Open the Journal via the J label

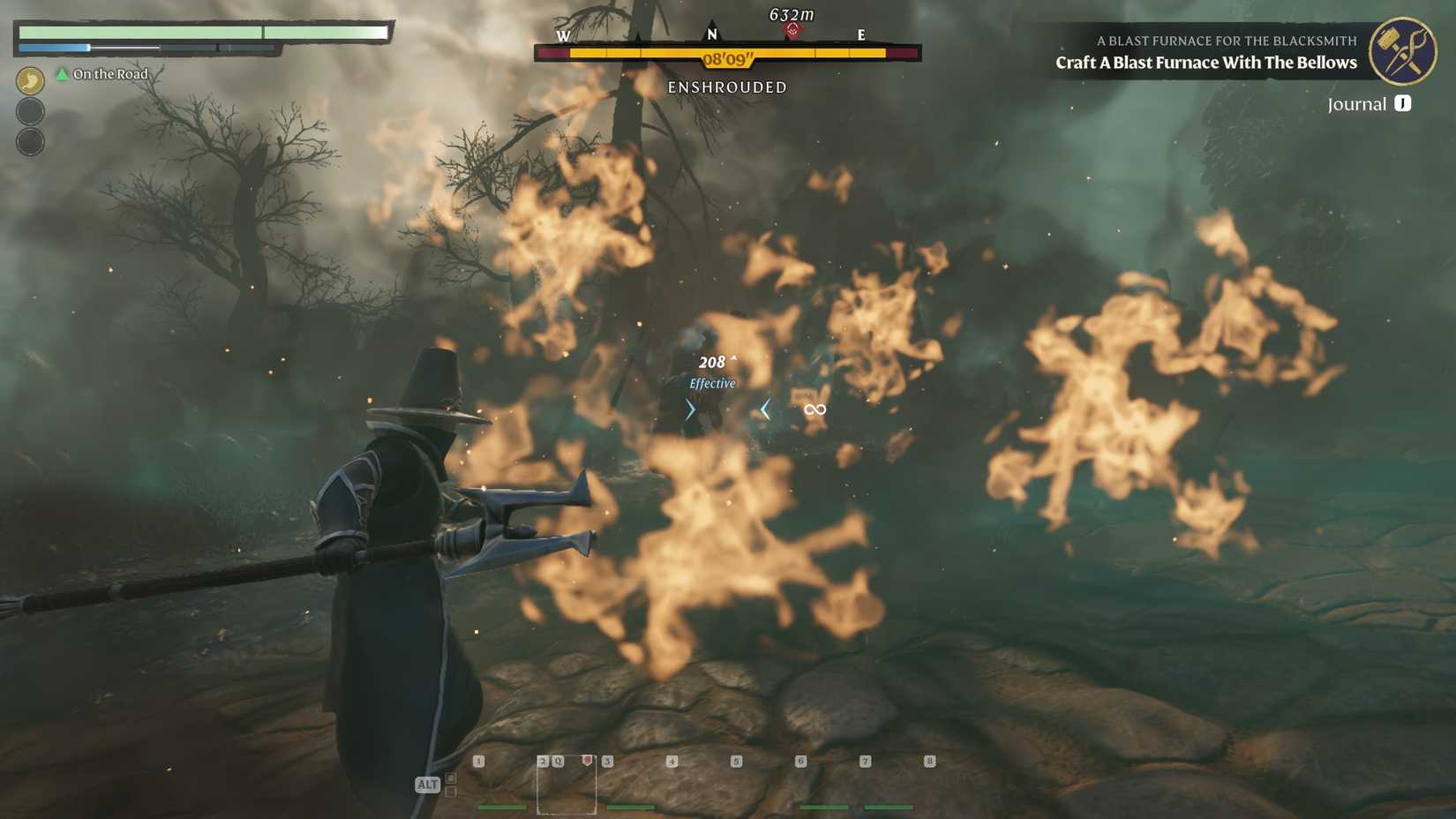click(x=1400, y=103)
